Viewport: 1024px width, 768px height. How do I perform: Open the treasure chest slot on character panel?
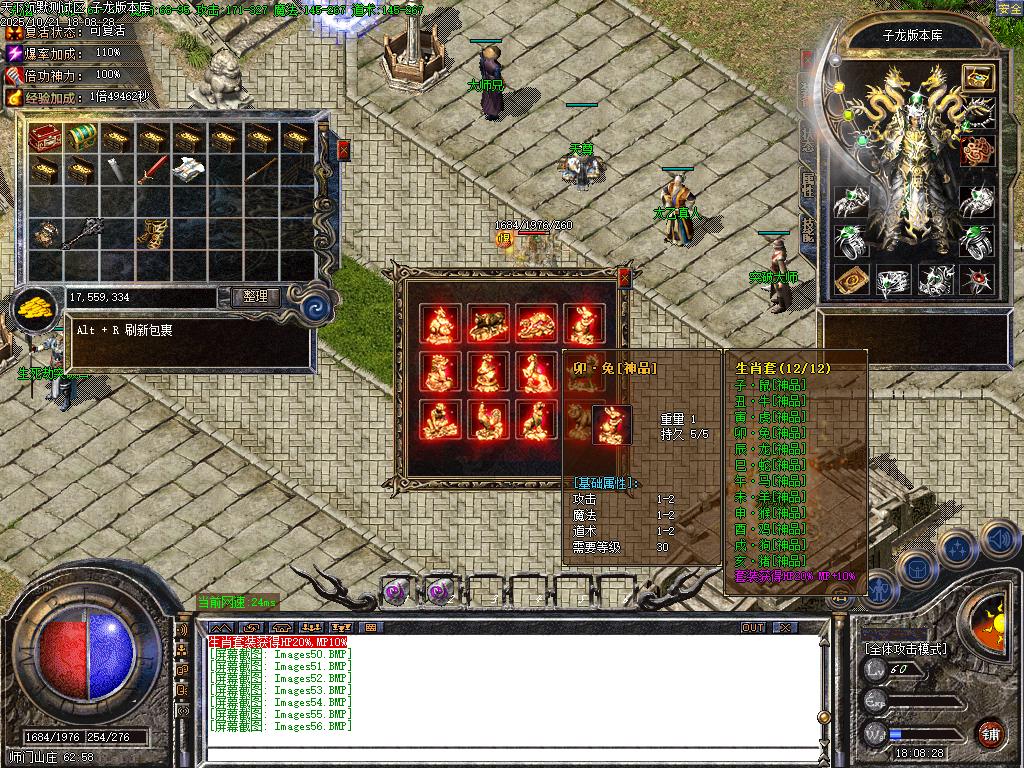coord(977,78)
